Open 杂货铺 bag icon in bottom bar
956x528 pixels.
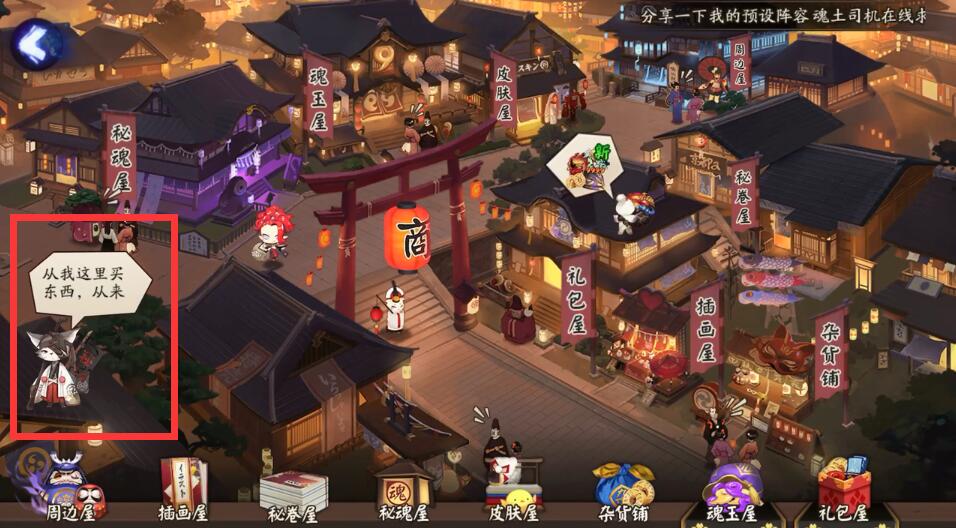pyautogui.click(x=623, y=490)
